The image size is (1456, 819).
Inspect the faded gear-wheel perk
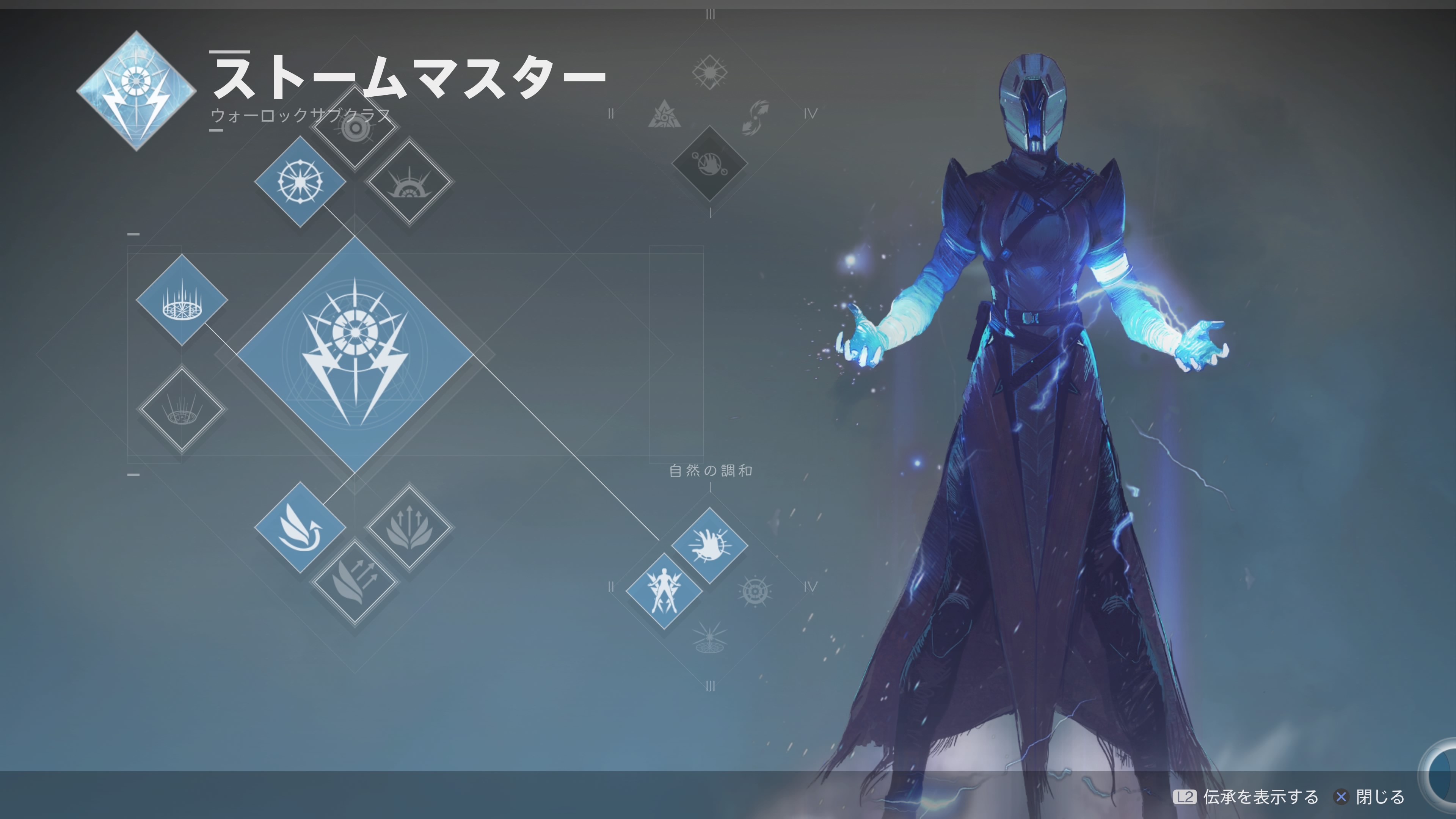pos(755,591)
